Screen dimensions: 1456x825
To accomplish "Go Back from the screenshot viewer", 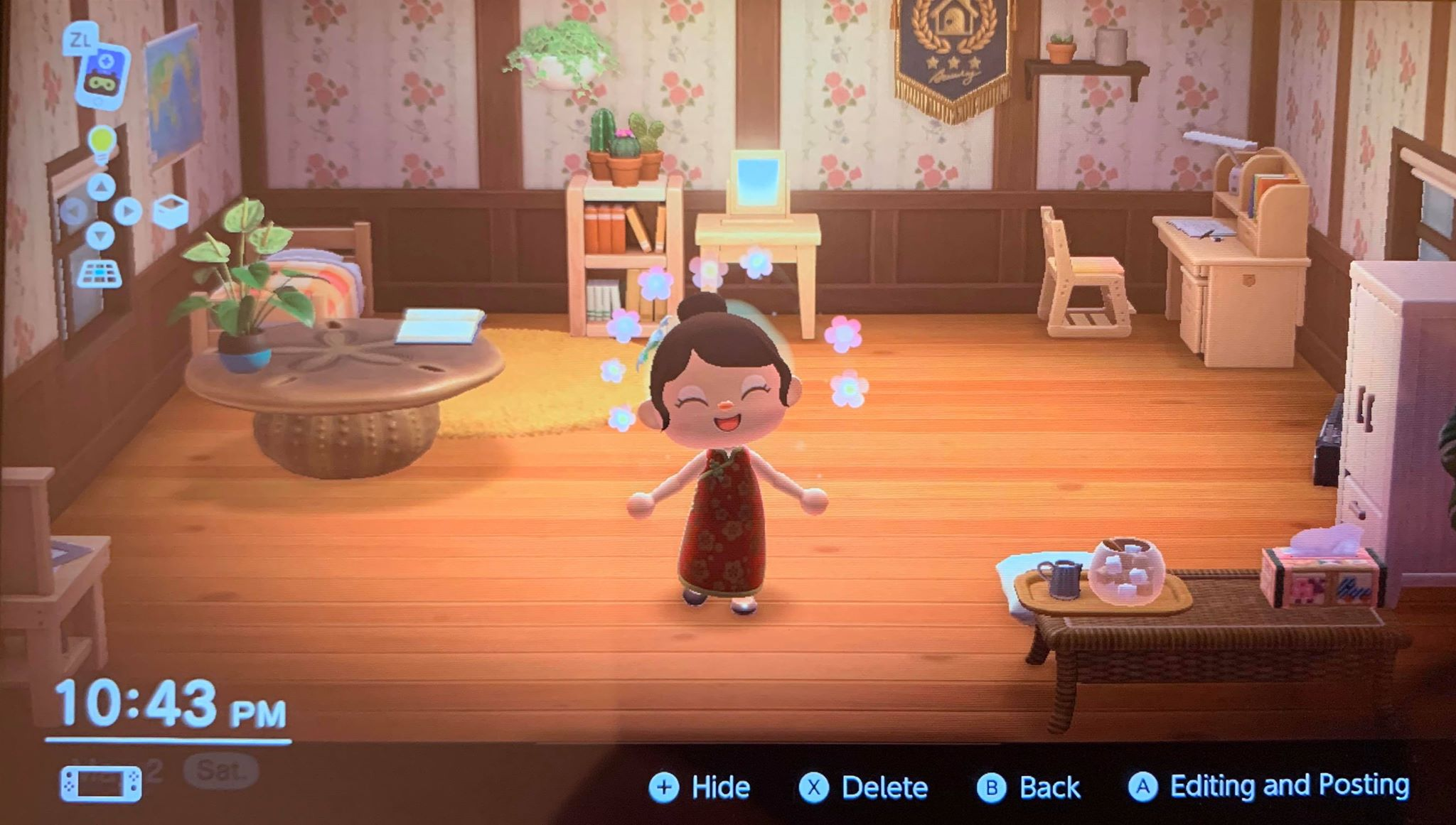I will pos(1028,787).
